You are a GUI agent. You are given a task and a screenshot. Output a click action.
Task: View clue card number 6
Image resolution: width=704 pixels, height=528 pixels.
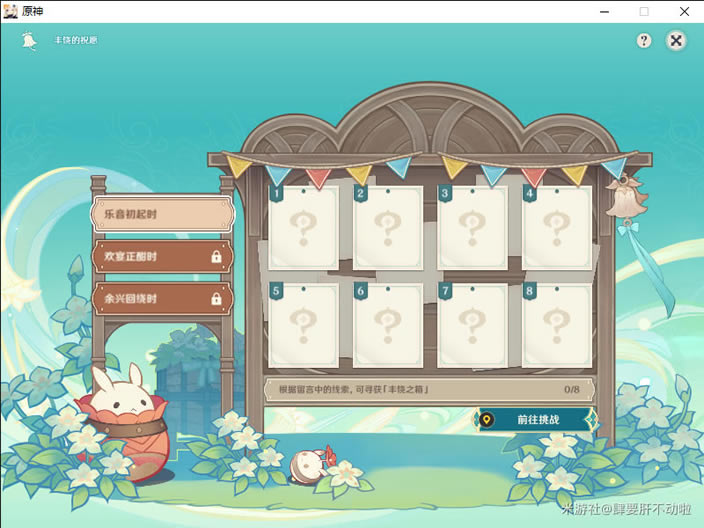coord(387,324)
